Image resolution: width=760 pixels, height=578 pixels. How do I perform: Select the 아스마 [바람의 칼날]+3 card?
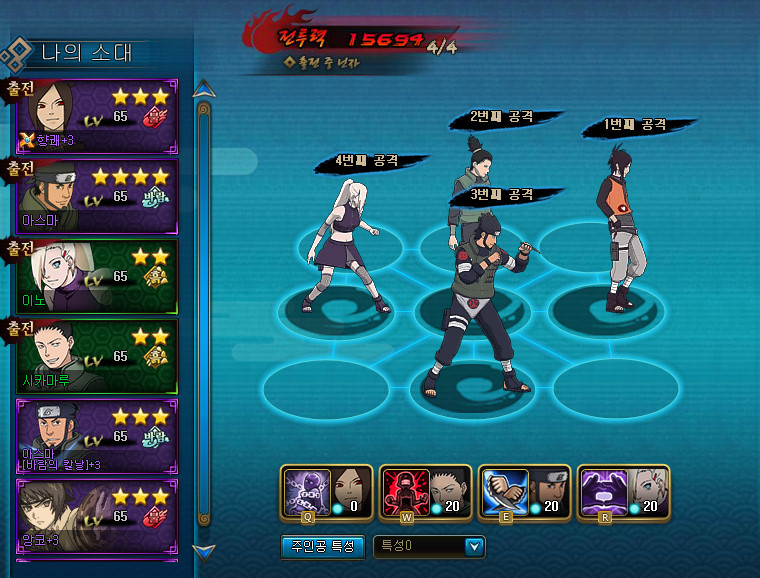97,436
